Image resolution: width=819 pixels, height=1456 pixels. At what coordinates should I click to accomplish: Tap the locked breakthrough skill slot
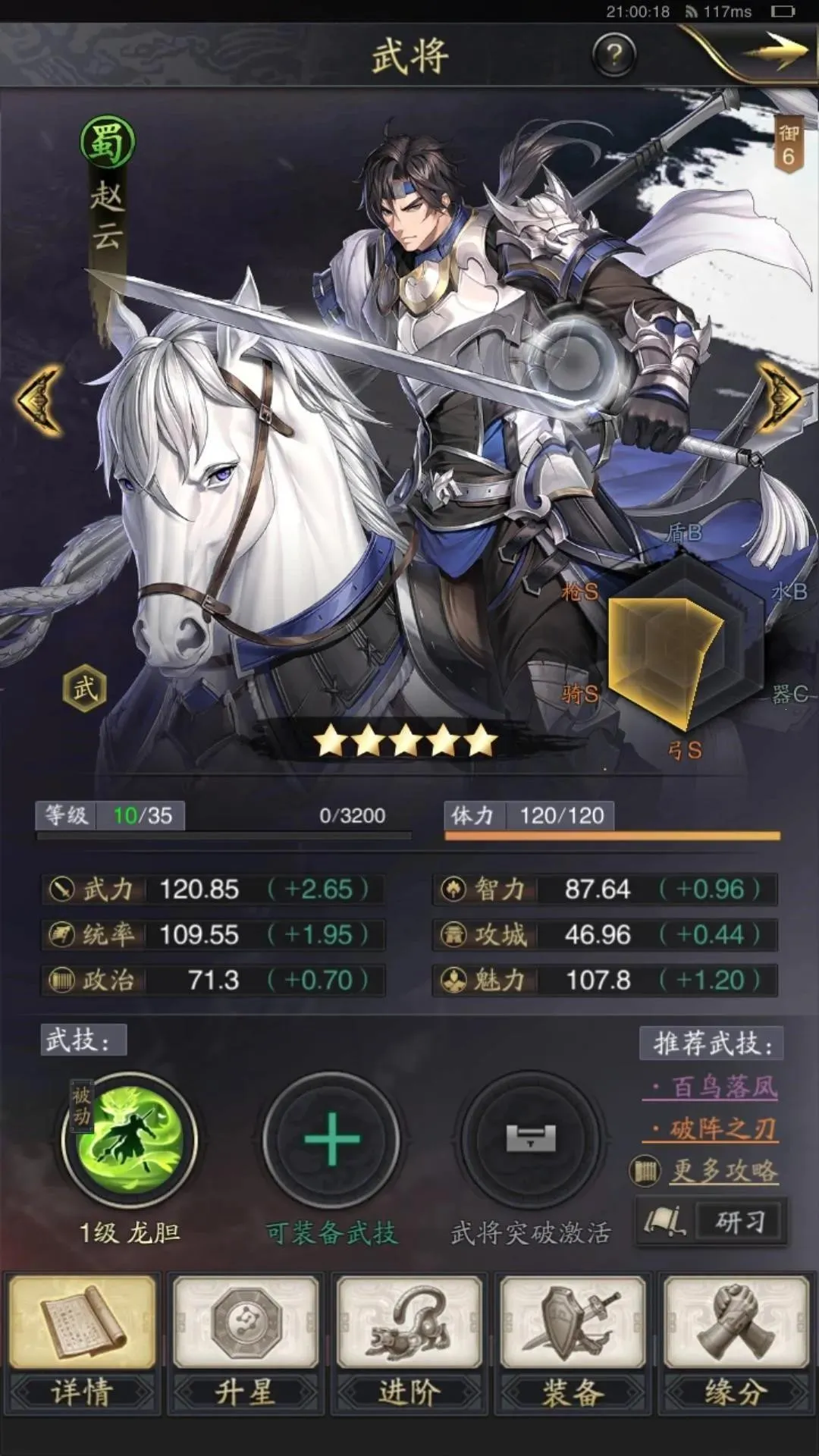point(531,1140)
